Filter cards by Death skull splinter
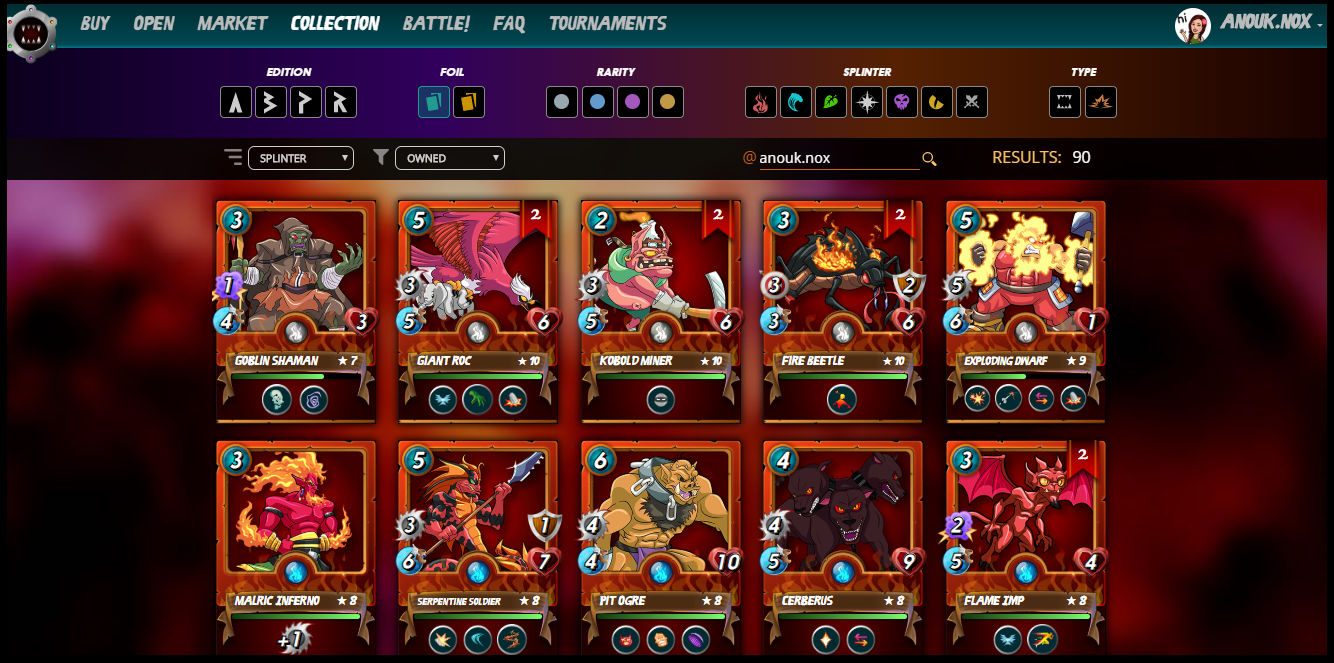1334x663 pixels. (902, 102)
